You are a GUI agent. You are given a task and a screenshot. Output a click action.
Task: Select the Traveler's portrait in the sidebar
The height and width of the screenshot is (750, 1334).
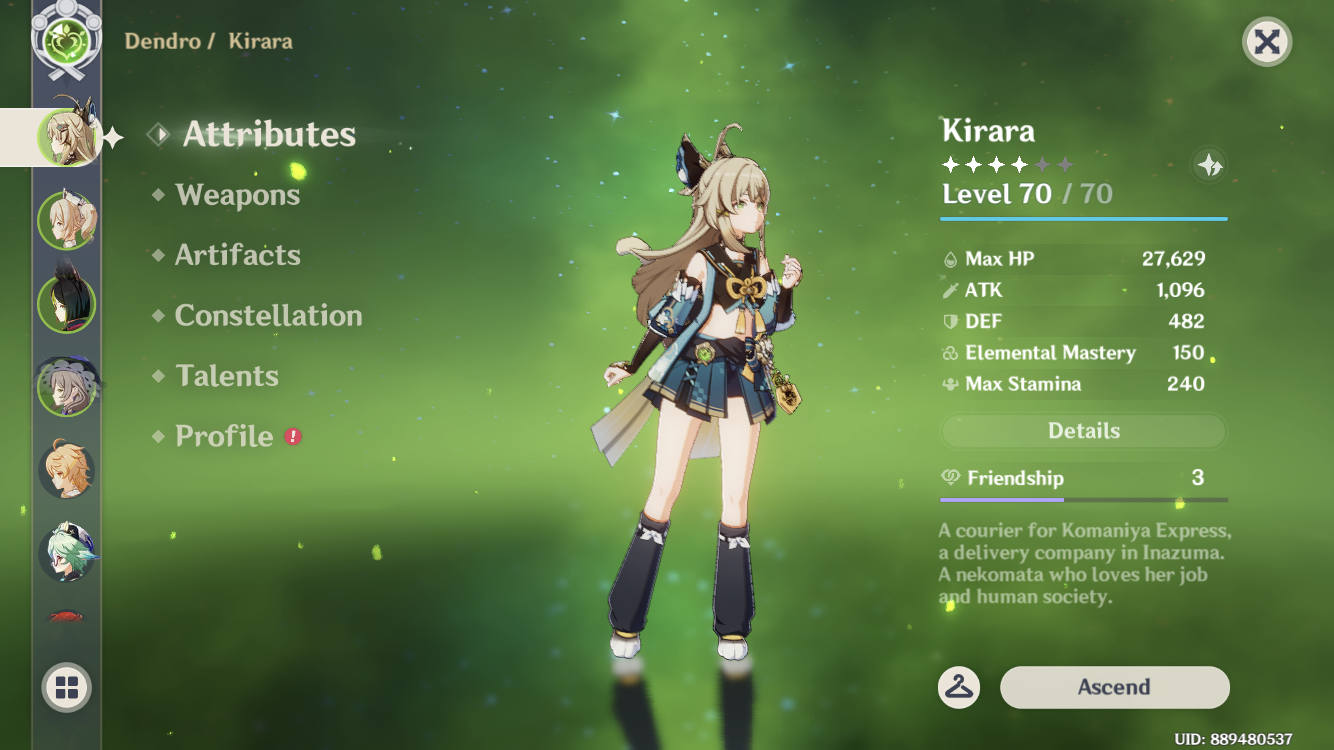point(65,467)
